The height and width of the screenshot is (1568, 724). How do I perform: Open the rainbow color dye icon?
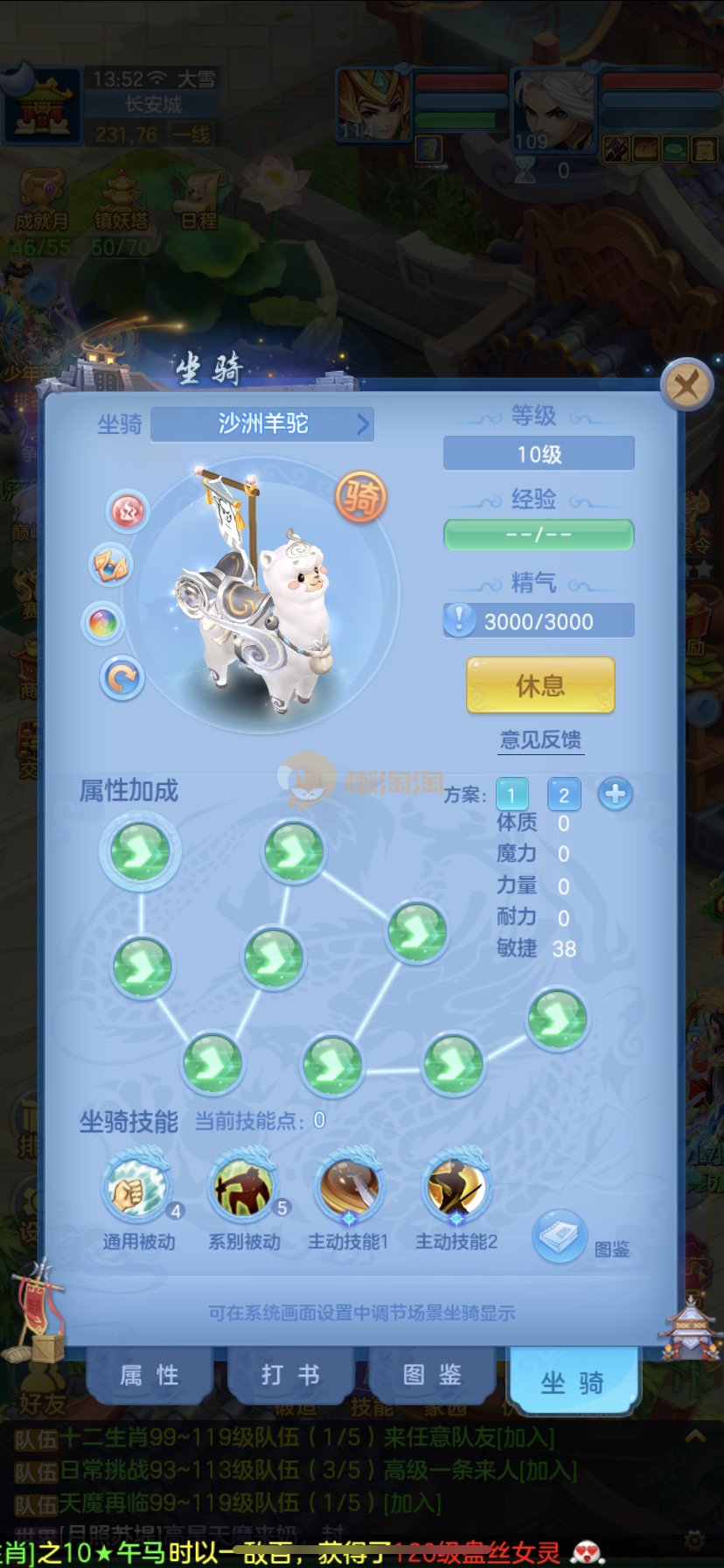(x=103, y=624)
